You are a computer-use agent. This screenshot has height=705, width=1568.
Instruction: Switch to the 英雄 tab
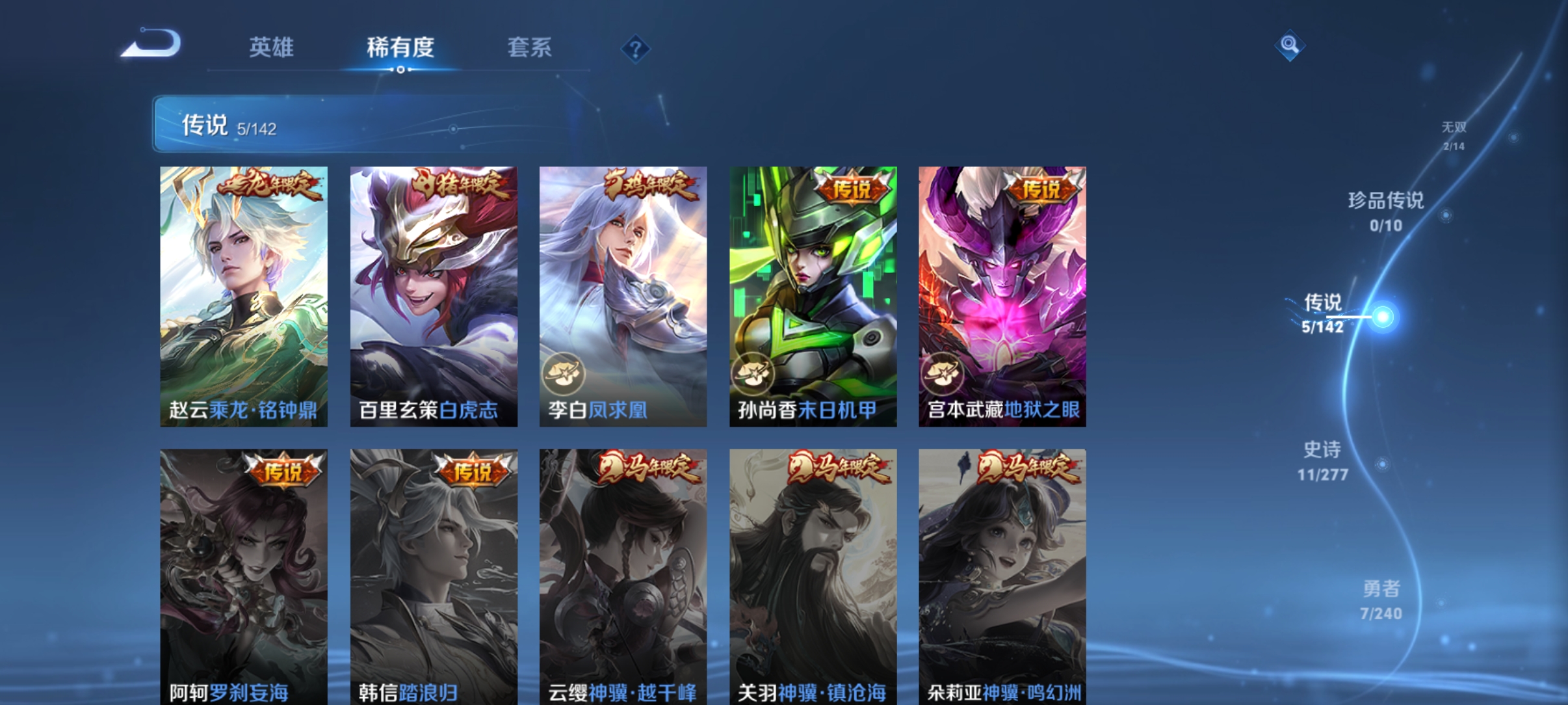[271, 47]
